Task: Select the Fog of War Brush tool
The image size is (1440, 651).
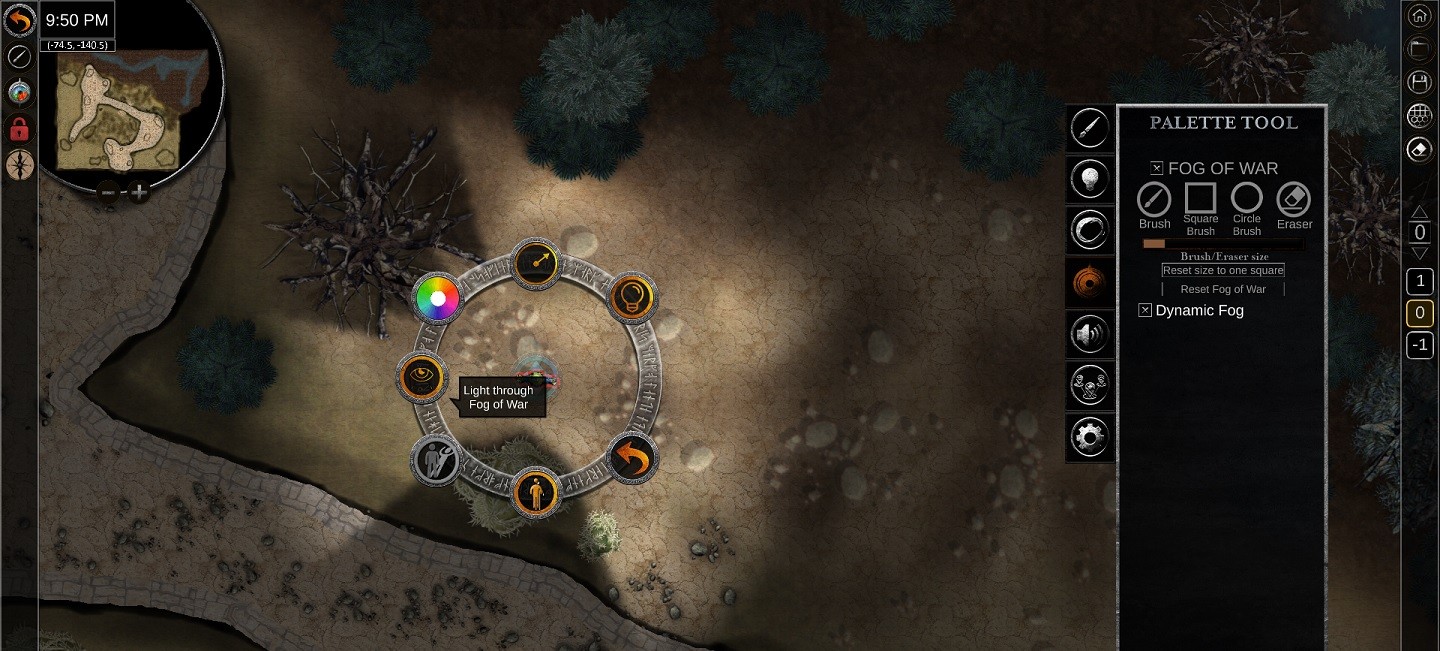Action: (1154, 199)
